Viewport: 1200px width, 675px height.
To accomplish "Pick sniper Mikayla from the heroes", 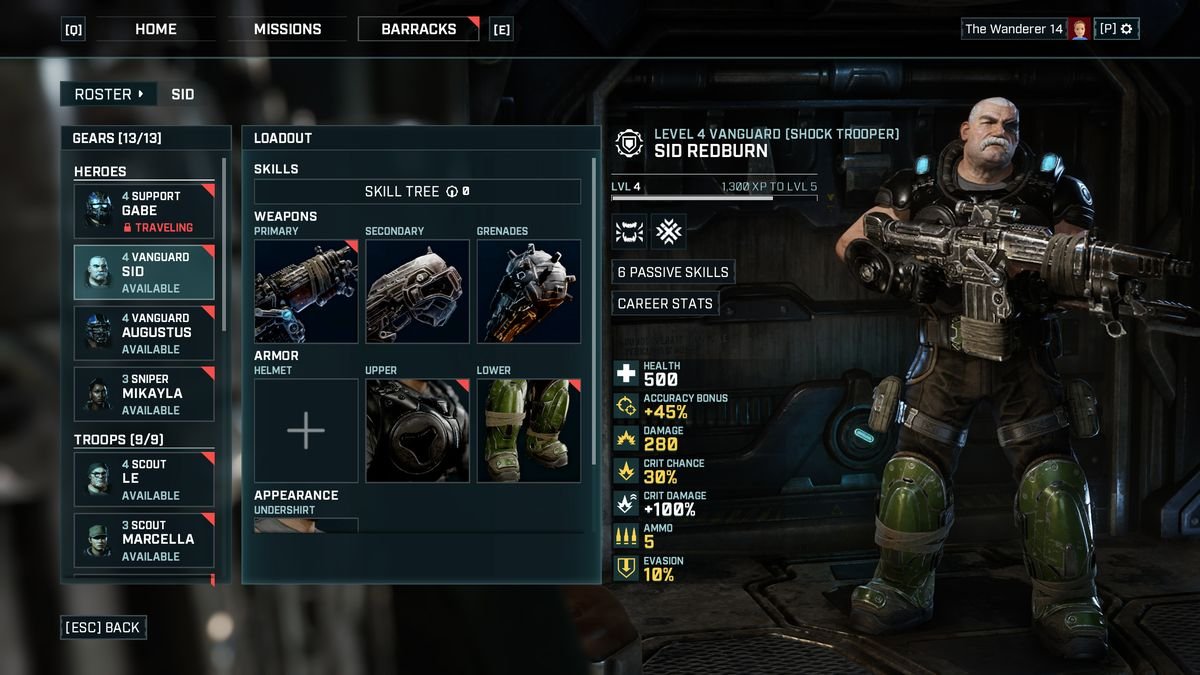I will pyautogui.click(x=144, y=394).
